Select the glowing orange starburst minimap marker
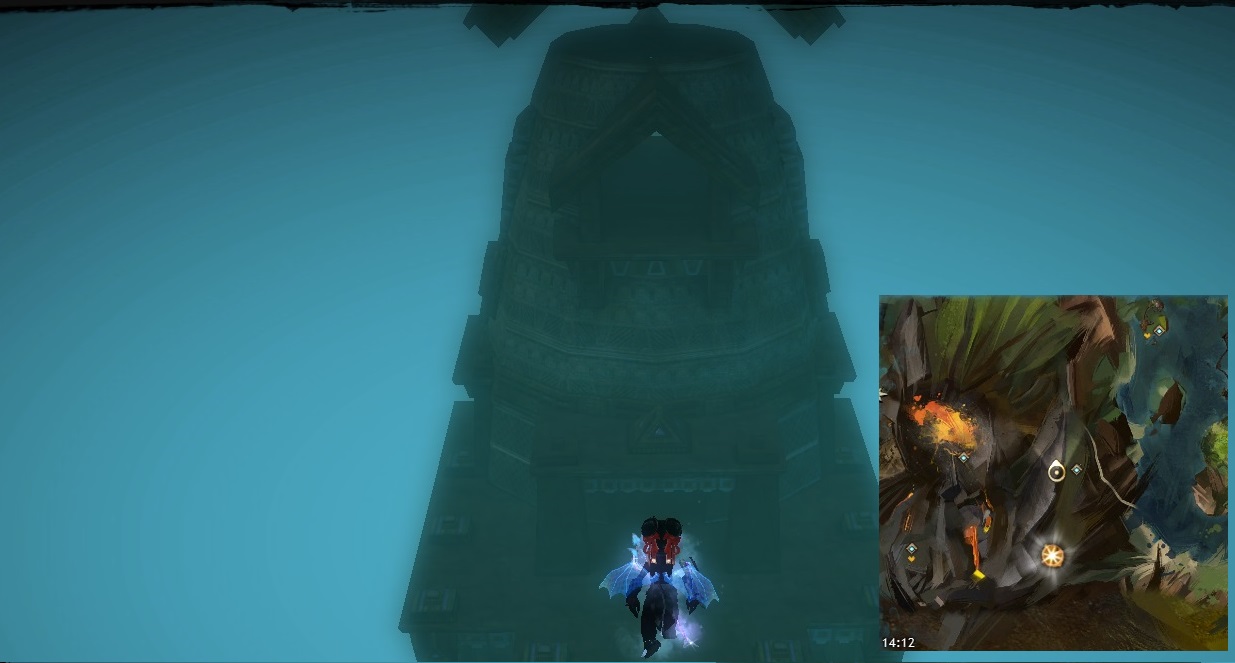The width and height of the screenshot is (1235, 663). click(1051, 554)
